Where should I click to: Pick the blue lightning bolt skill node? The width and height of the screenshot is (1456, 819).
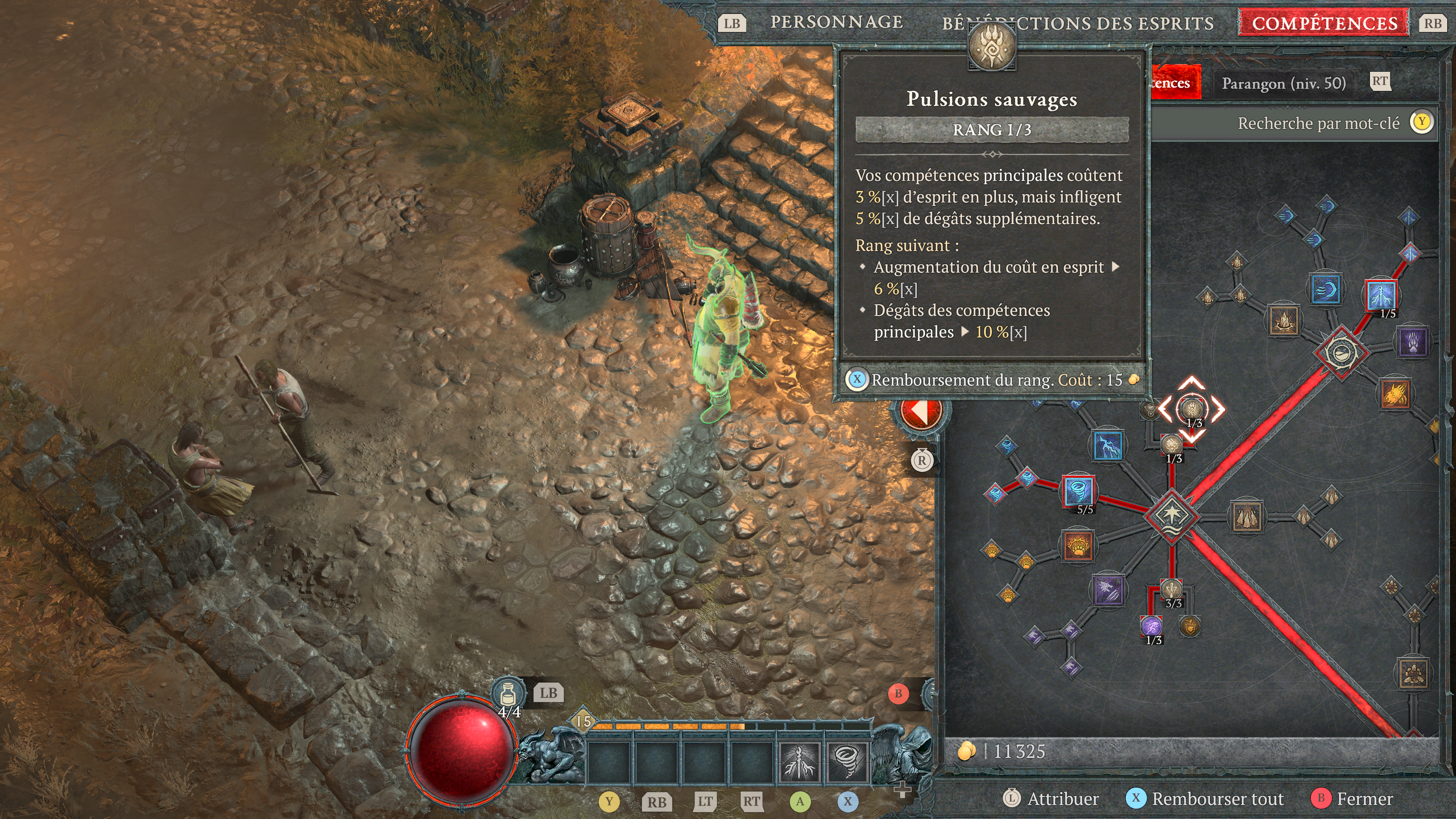point(1108,446)
